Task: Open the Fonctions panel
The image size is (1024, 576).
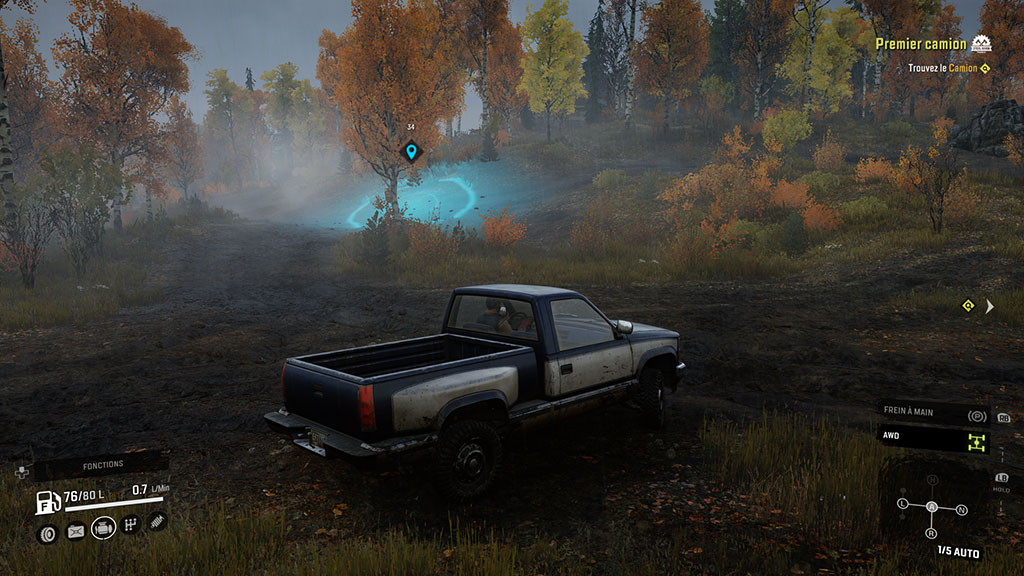Action: 103,464
